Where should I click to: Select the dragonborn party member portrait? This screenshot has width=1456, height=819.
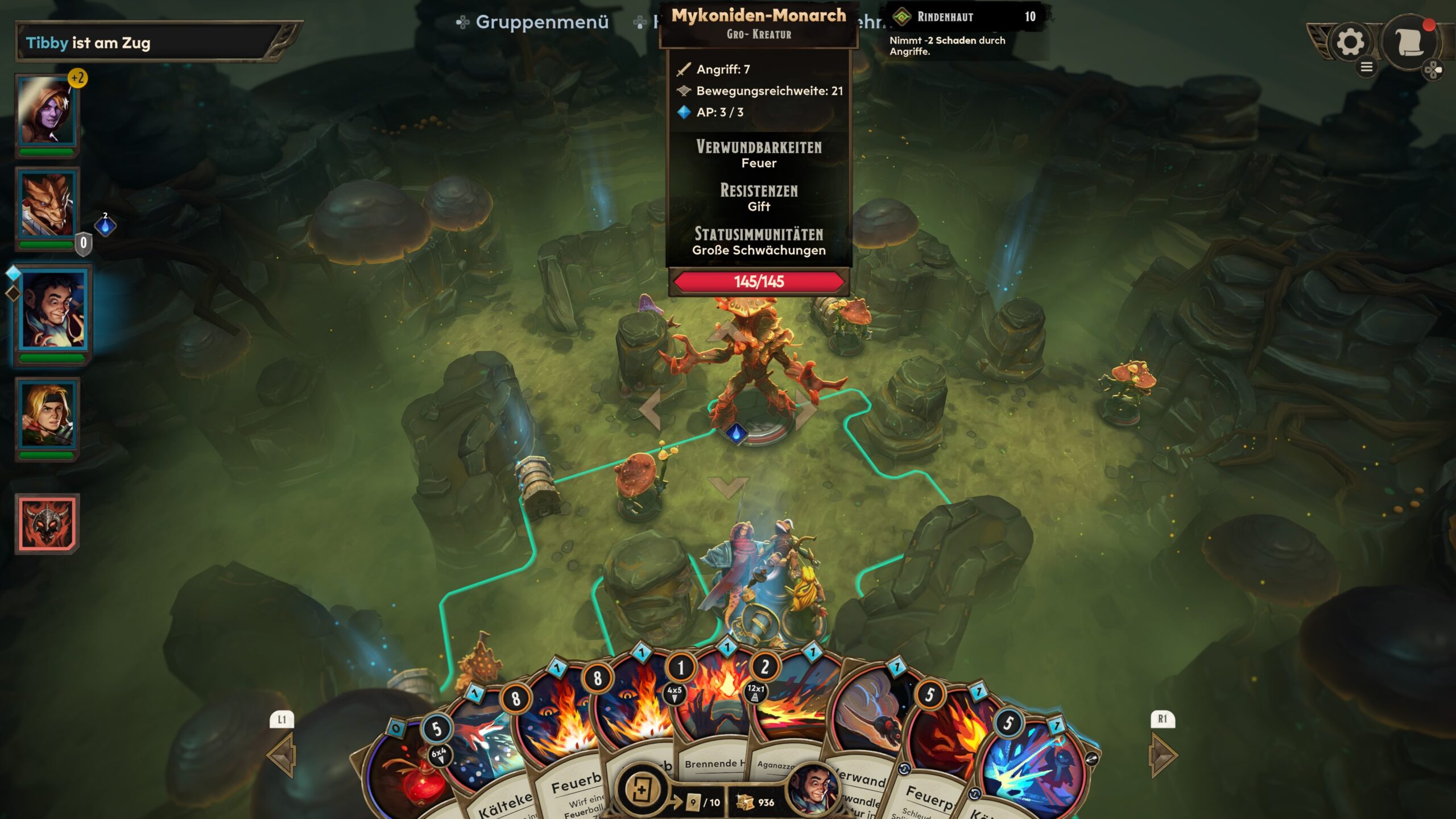click(47, 205)
